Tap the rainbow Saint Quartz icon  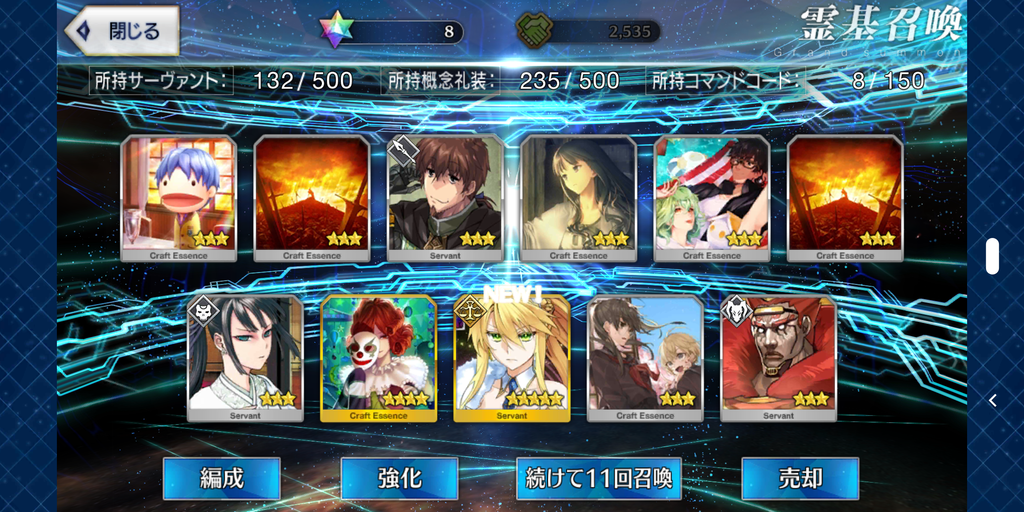coord(338,30)
